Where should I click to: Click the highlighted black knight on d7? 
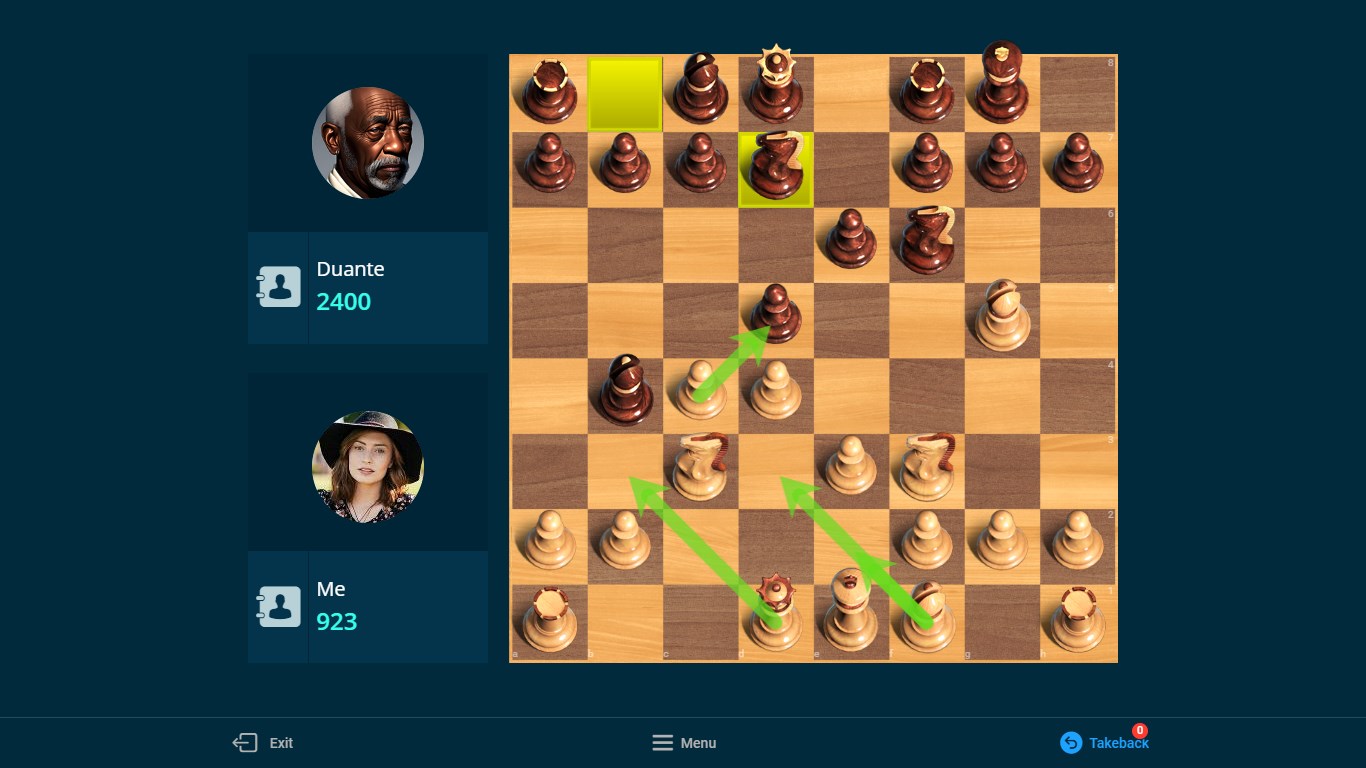click(775, 168)
